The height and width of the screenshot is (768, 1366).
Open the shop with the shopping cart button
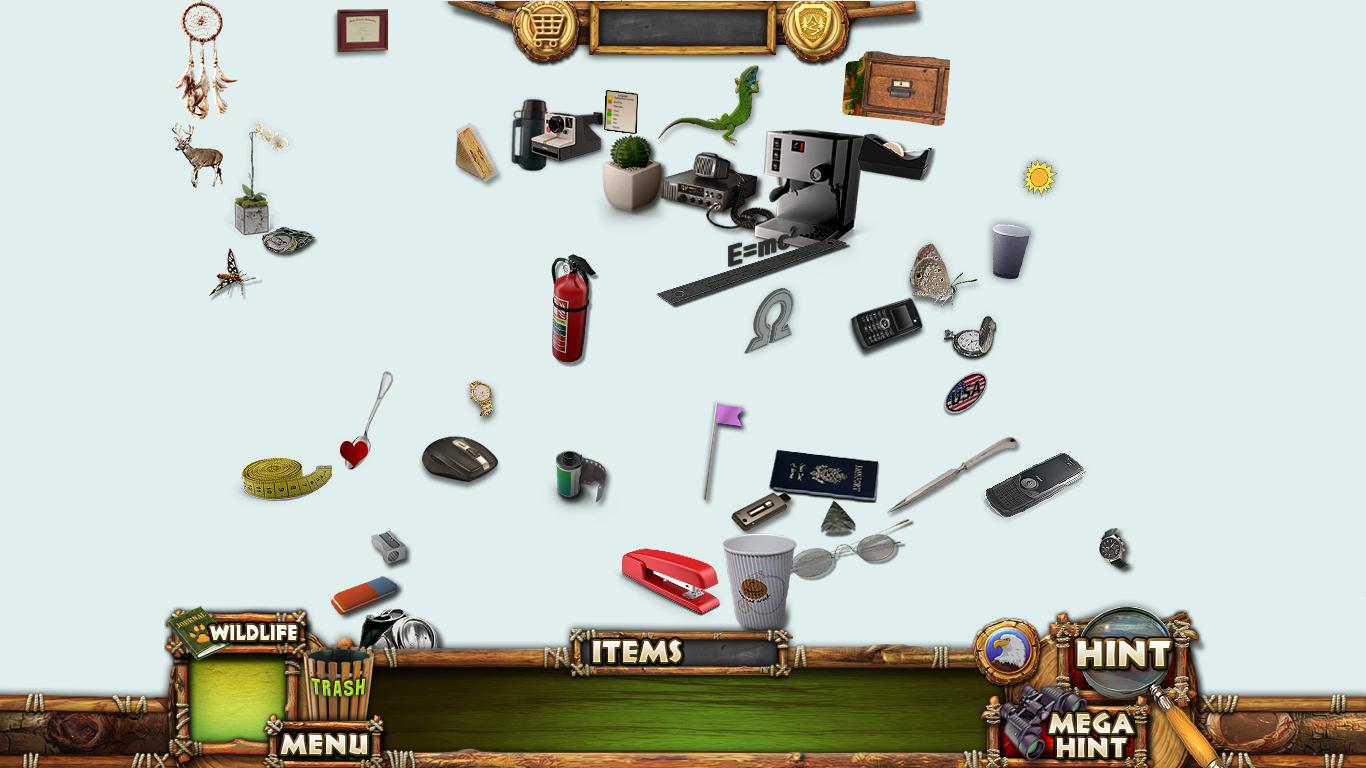click(545, 27)
